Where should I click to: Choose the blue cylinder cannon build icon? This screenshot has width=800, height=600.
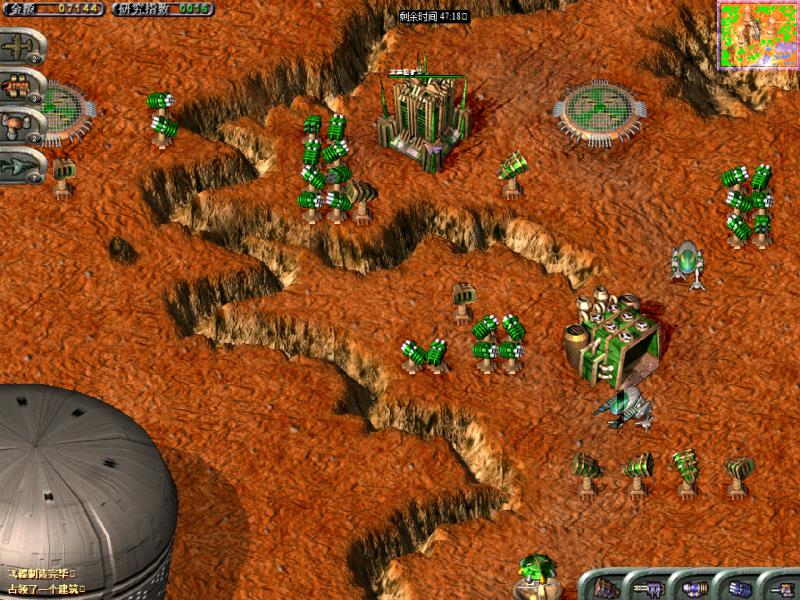point(695,587)
